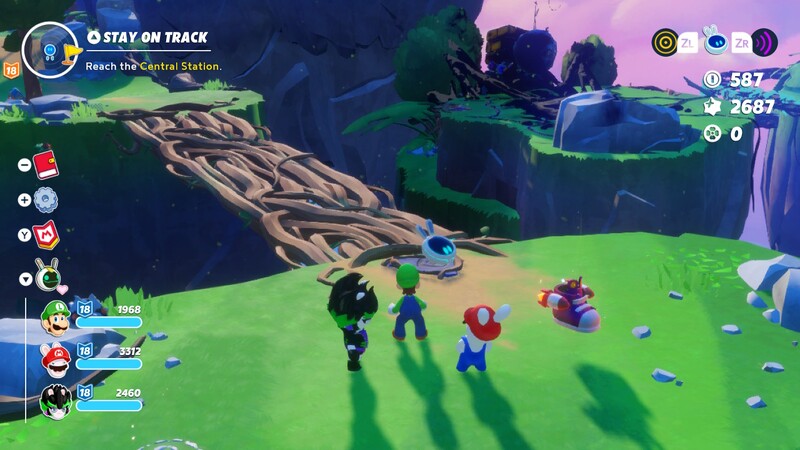The height and width of the screenshot is (450, 800).
Task: Select Luigi's party portrait
Action: pos(55,318)
